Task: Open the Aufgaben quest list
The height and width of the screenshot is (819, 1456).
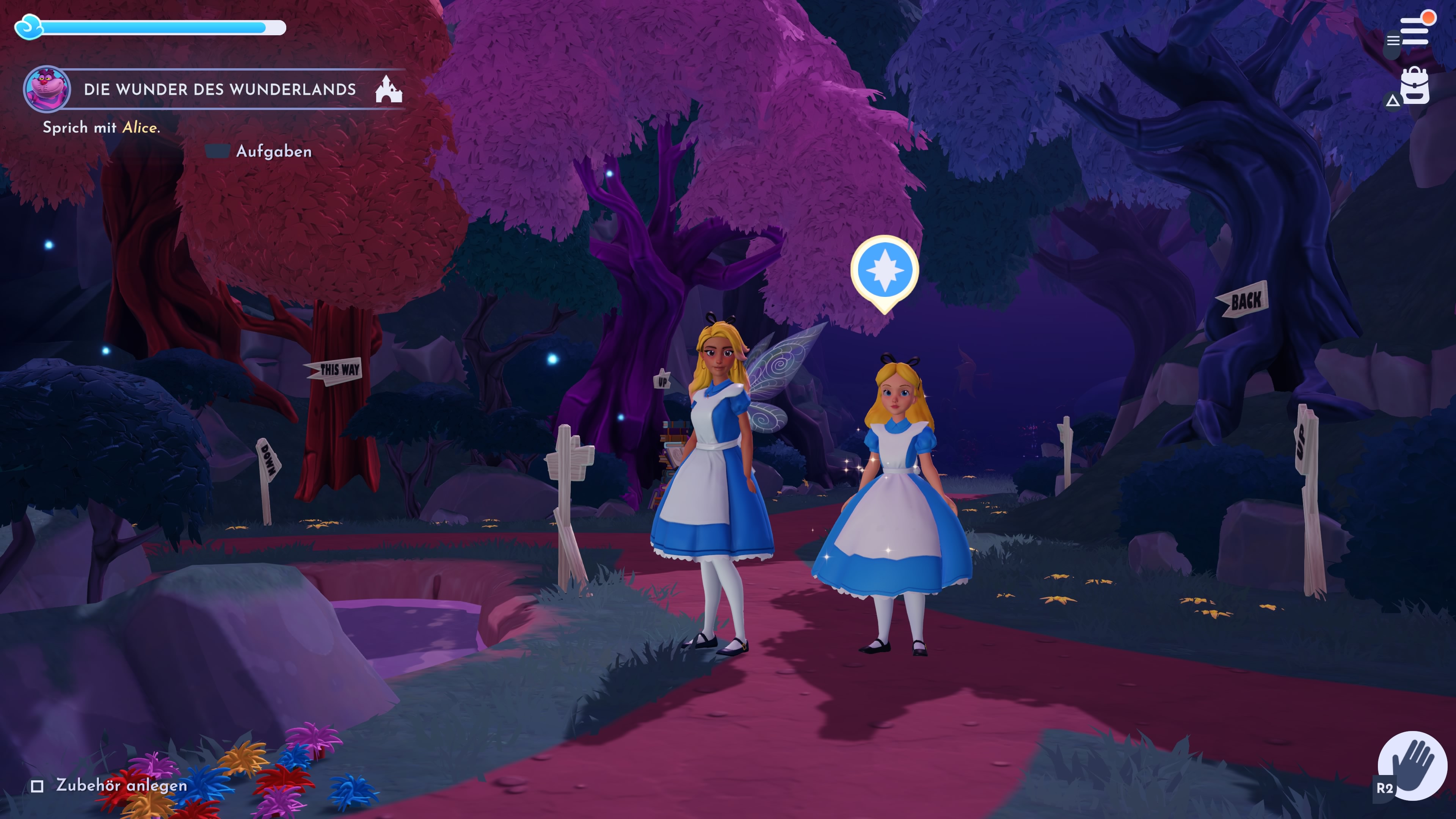Action: (x=273, y=152)
